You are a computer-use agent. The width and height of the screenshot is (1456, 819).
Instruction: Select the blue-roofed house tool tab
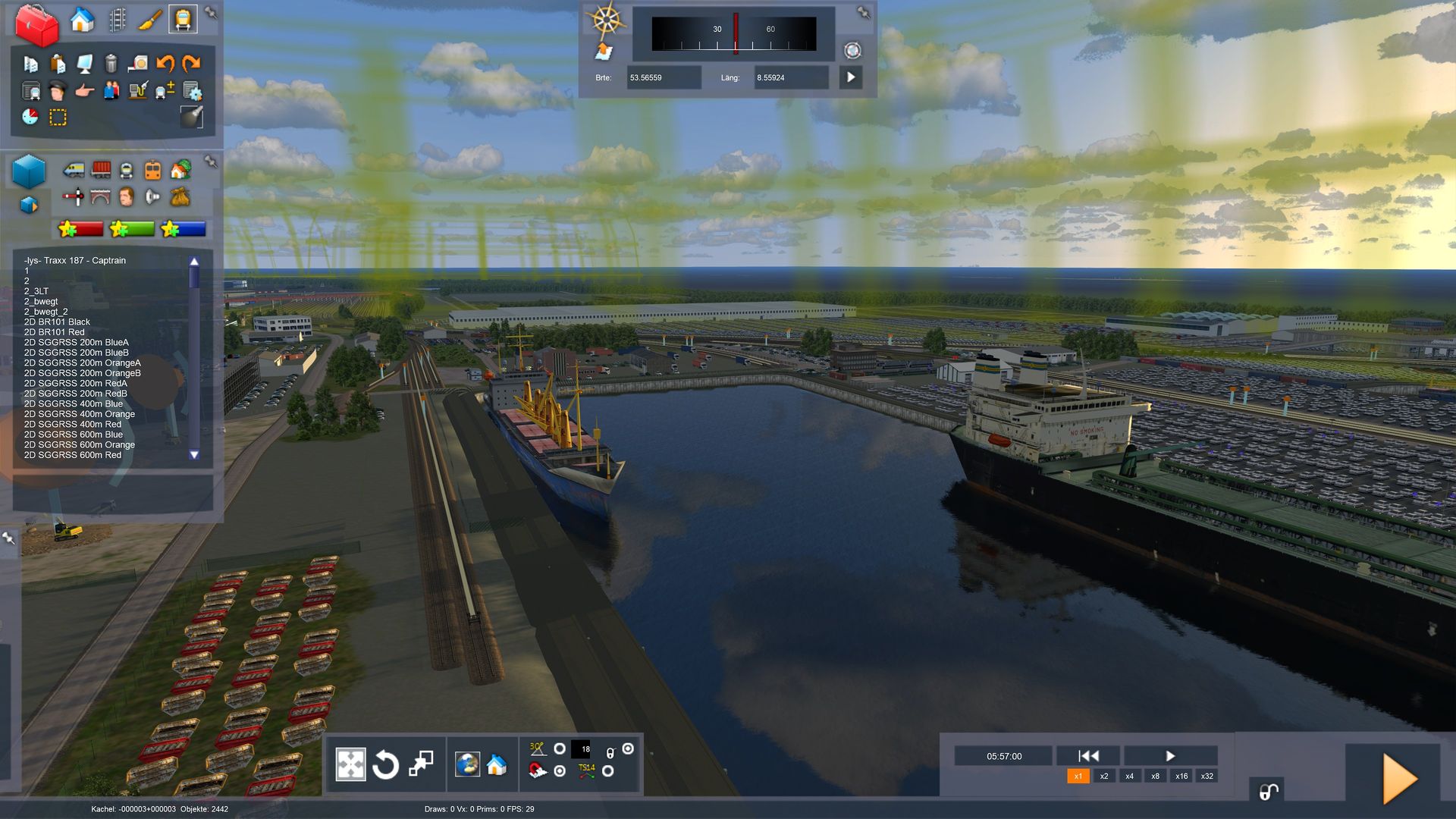pyautogui.click(x=82, y=20)
